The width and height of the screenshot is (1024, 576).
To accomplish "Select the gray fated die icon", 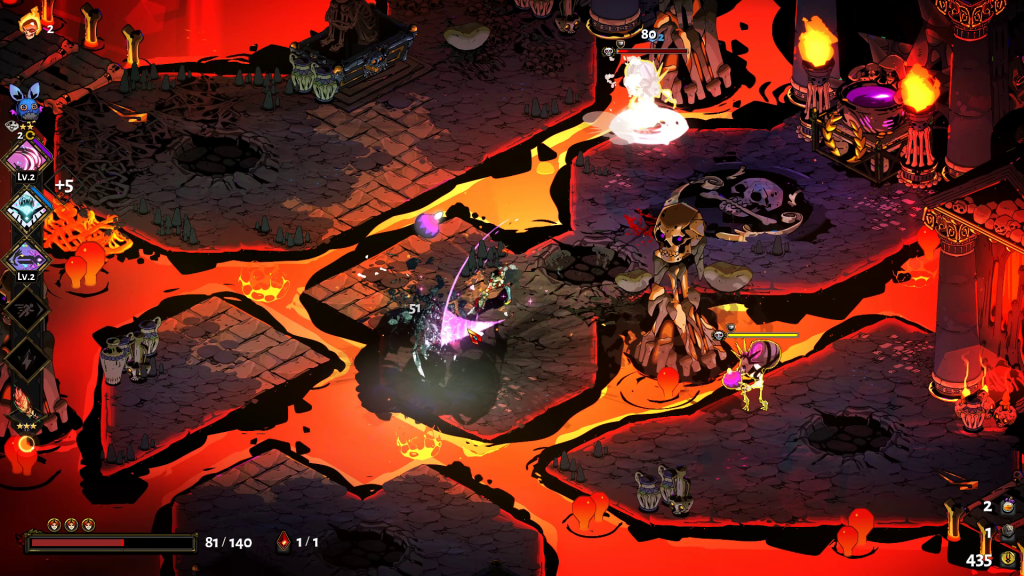I will point(1007,533).
